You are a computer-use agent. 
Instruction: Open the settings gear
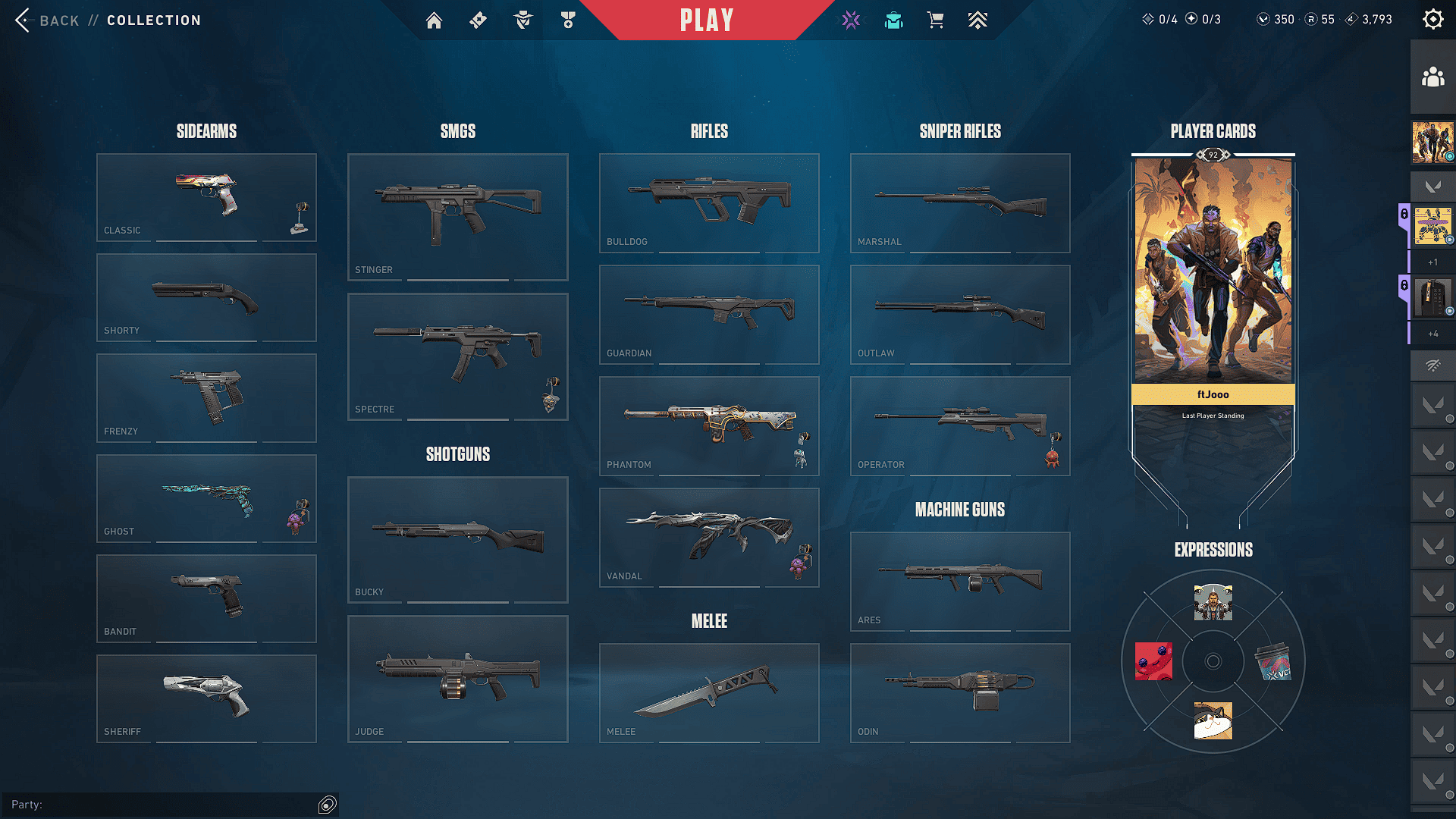(x=1432, y=20)
